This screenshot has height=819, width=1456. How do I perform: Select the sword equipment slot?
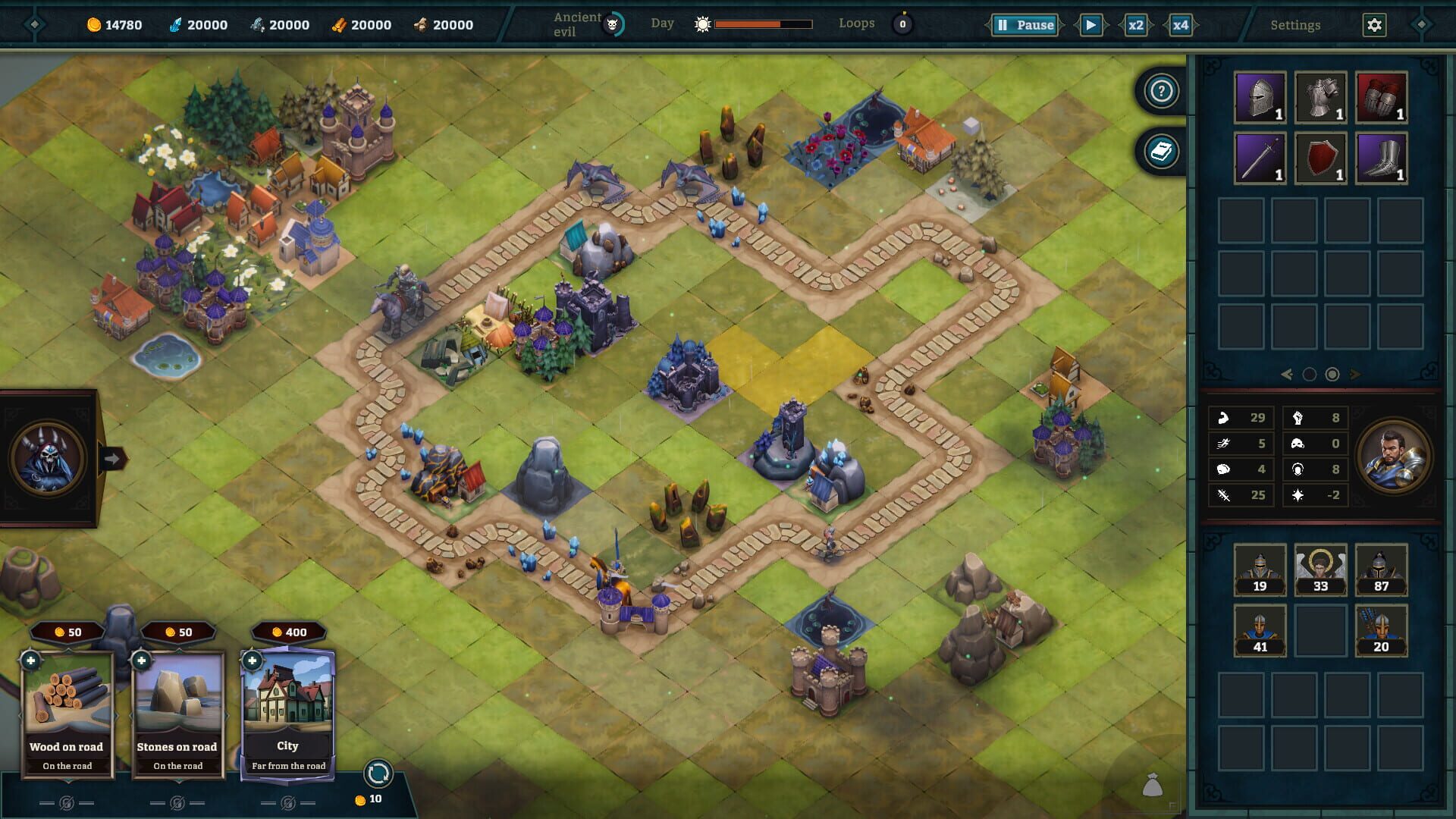(x=1260, y=157)
